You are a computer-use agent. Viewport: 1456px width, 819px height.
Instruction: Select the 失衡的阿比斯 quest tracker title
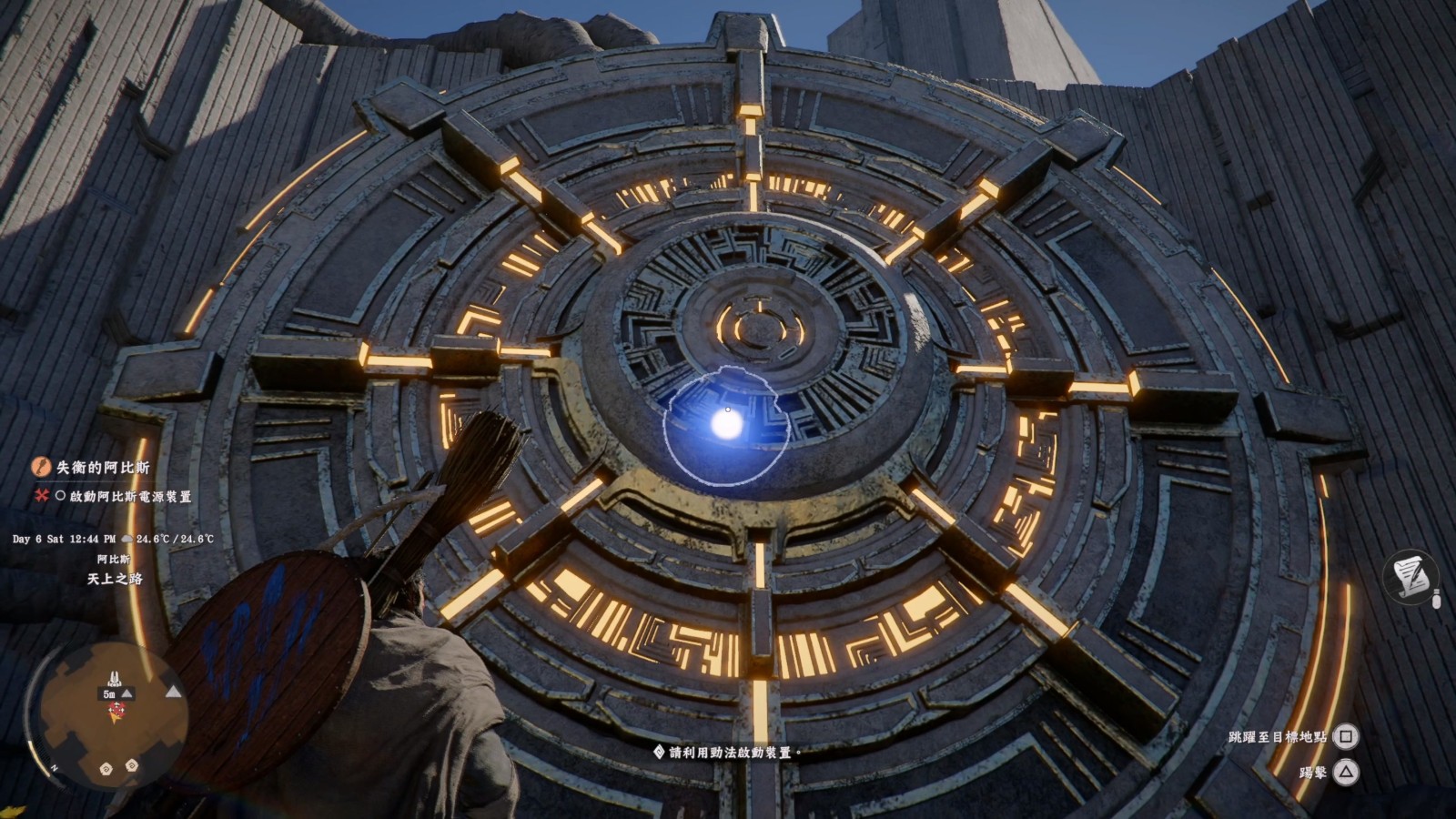103,467
